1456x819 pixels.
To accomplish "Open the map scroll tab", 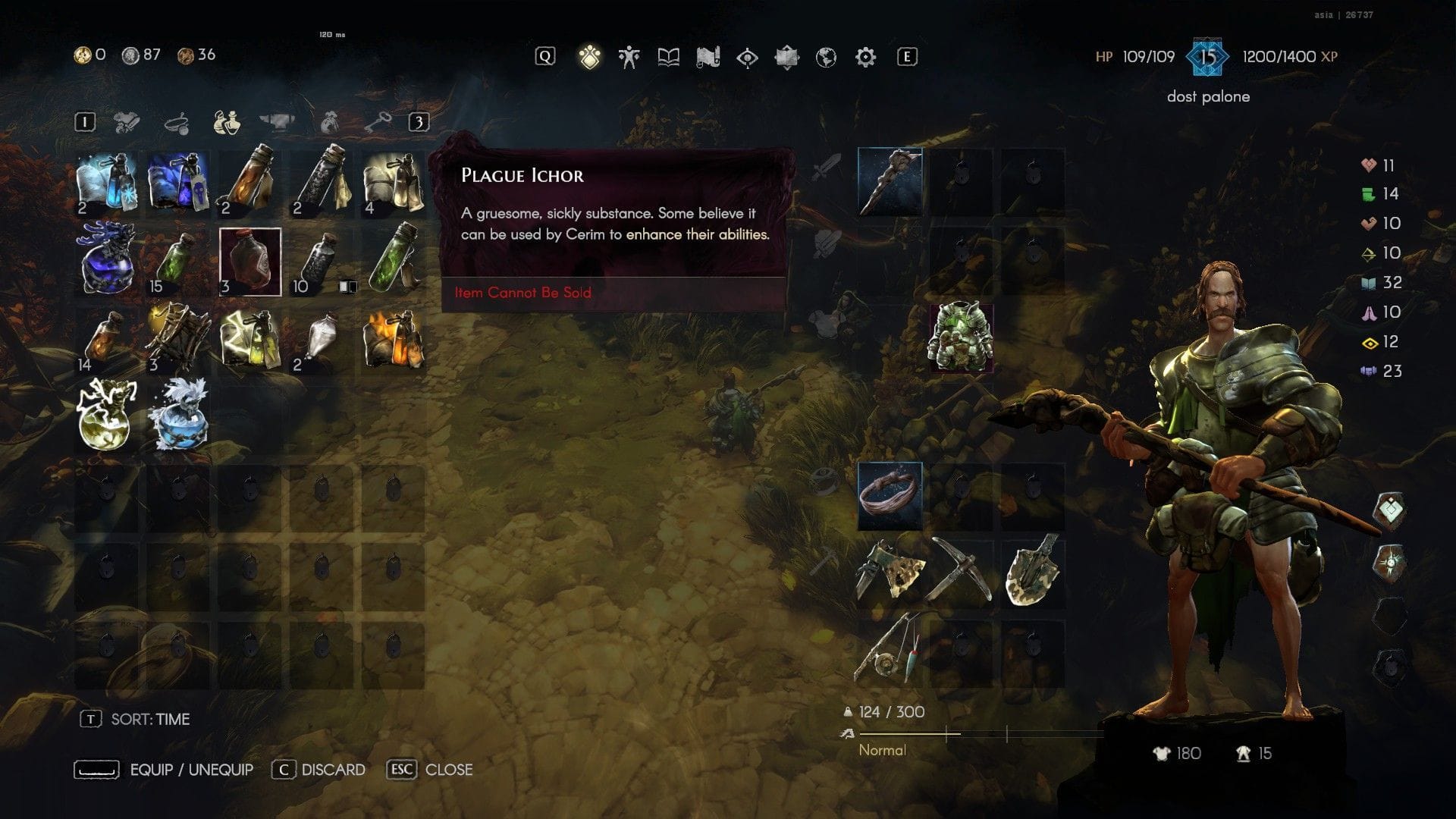I will [708, 57].
